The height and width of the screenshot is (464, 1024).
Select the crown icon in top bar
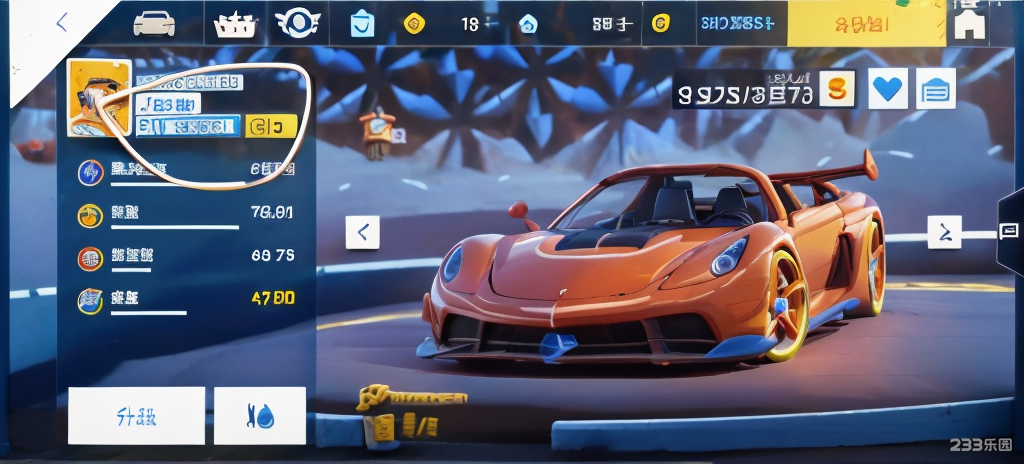(x=236, y=24)
